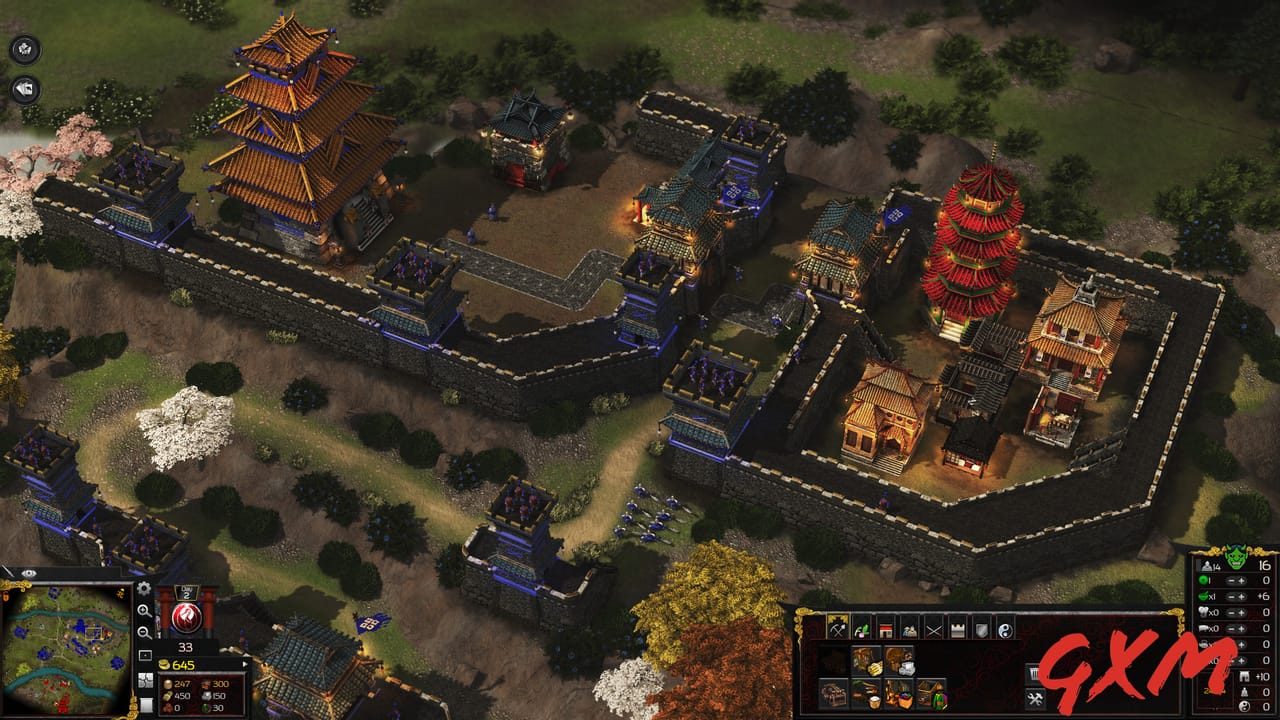This screenshot has height=720, width=1280.
Task: Open the yin-yang warlords panel
Action: [1004, 630]
